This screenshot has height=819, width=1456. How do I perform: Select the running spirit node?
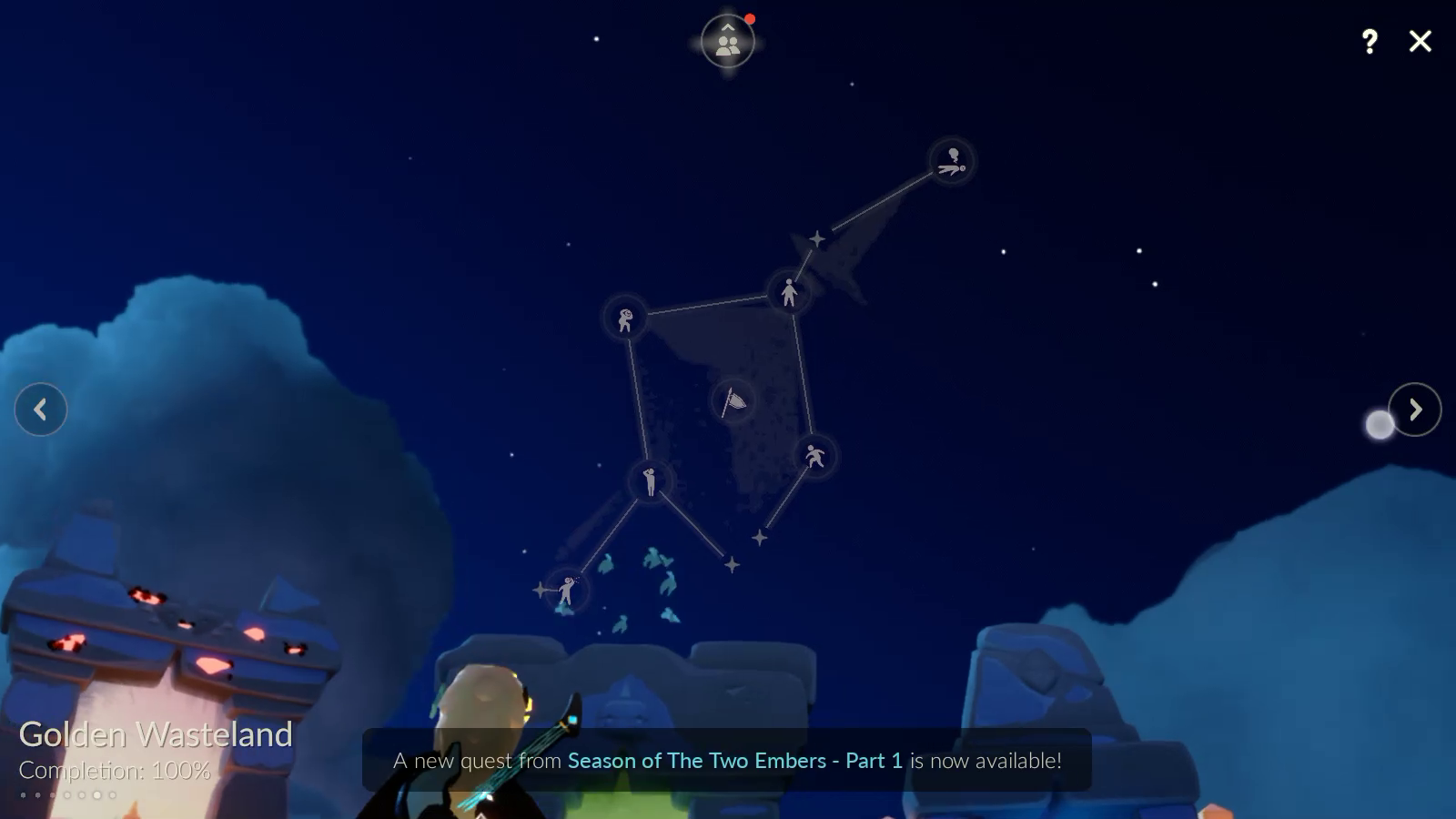tap(814, 456)
